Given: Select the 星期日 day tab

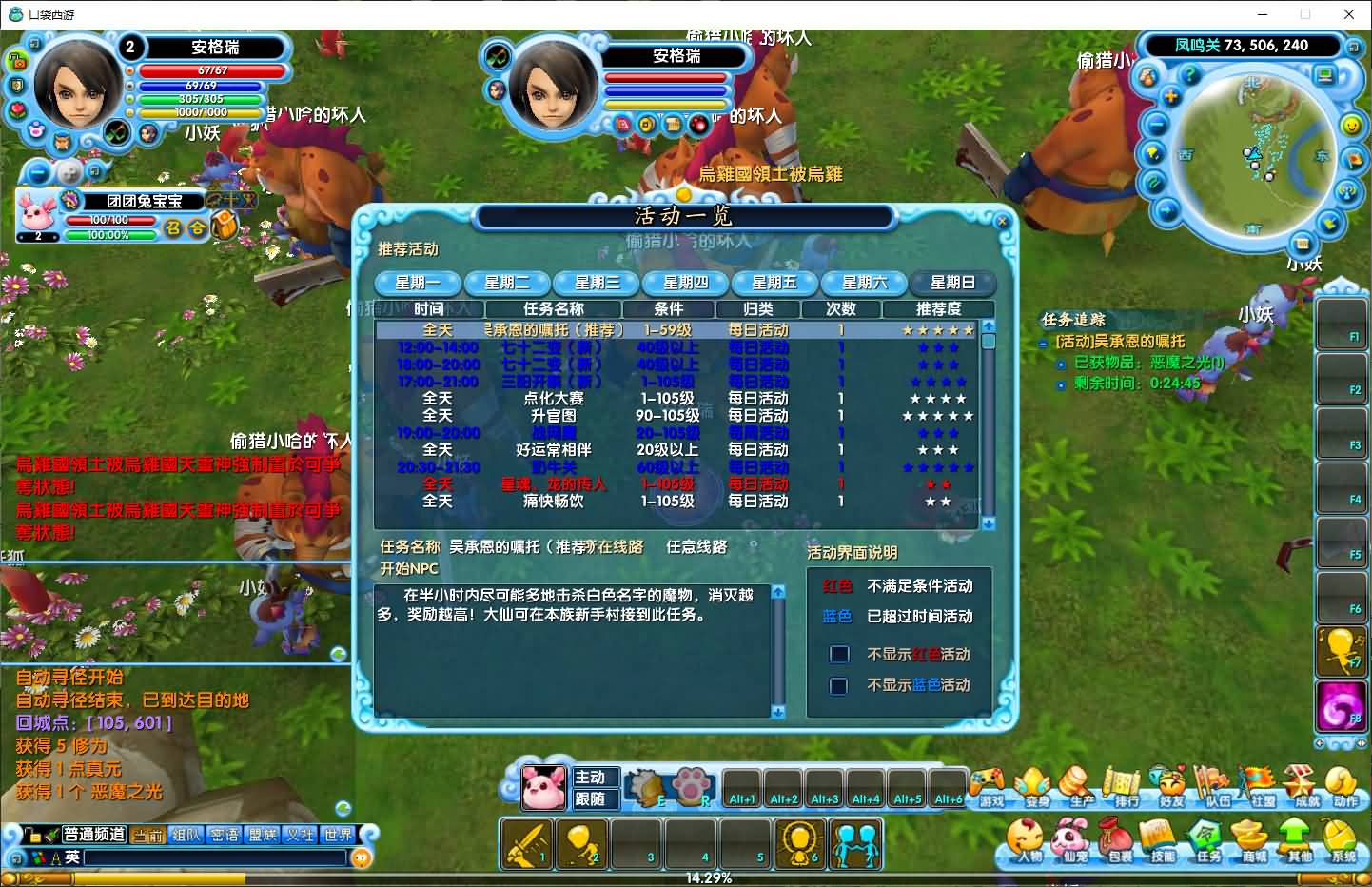Looking at the screenshot, I should 952,283.
